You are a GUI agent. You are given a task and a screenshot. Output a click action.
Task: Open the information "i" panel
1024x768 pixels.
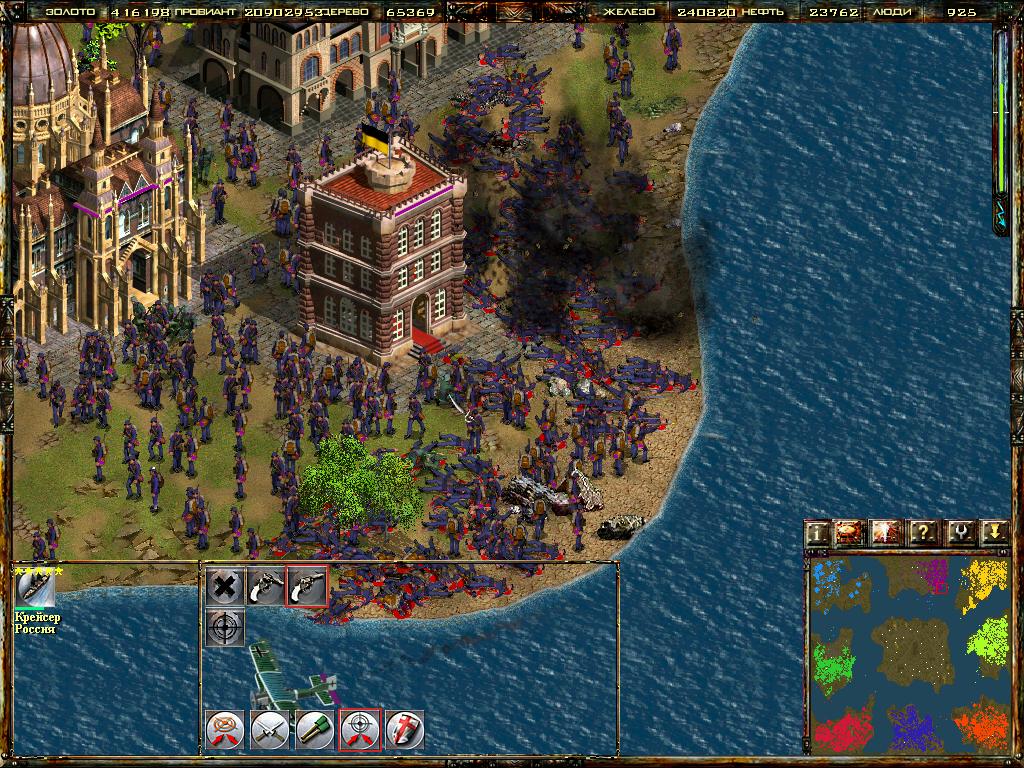[818, 533]
